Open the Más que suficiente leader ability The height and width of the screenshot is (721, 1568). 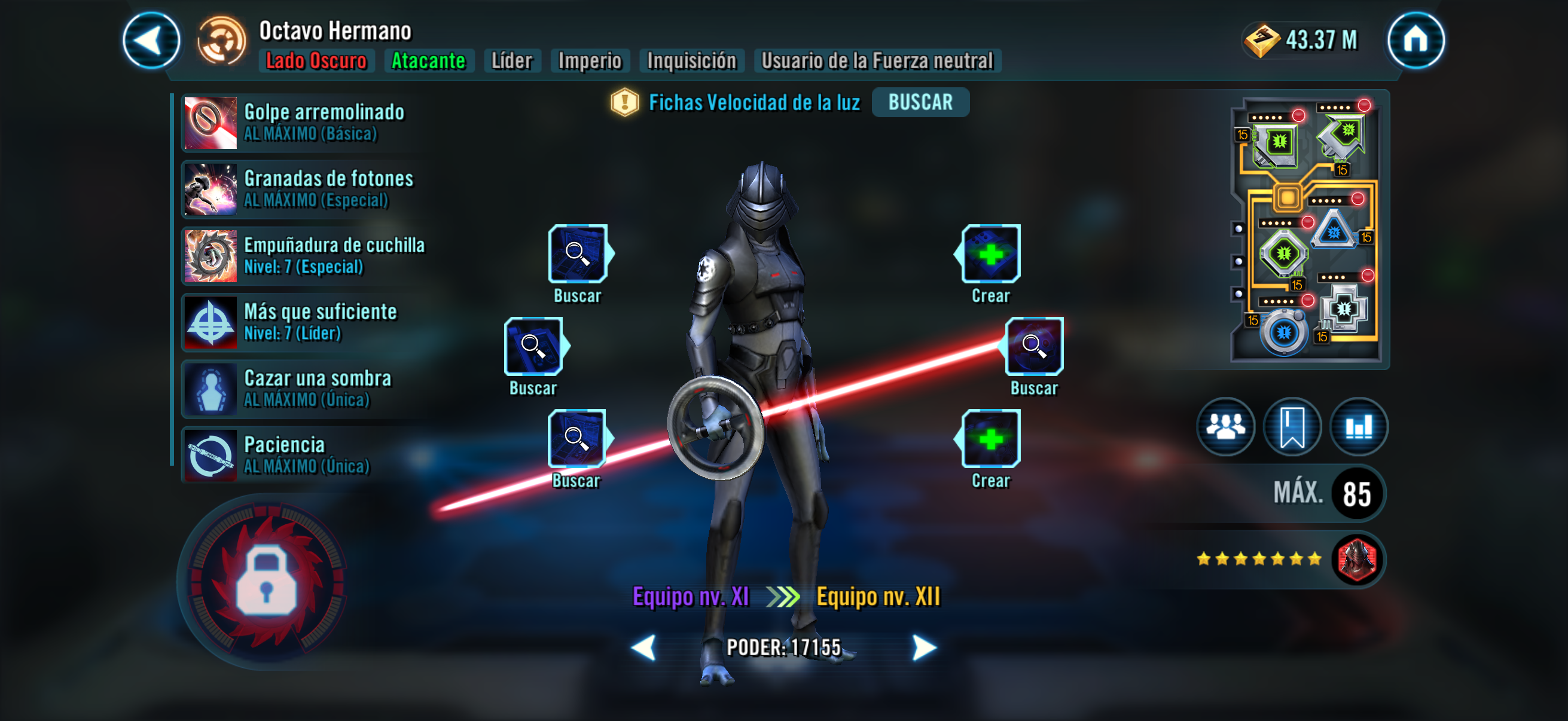coord(304,322)
